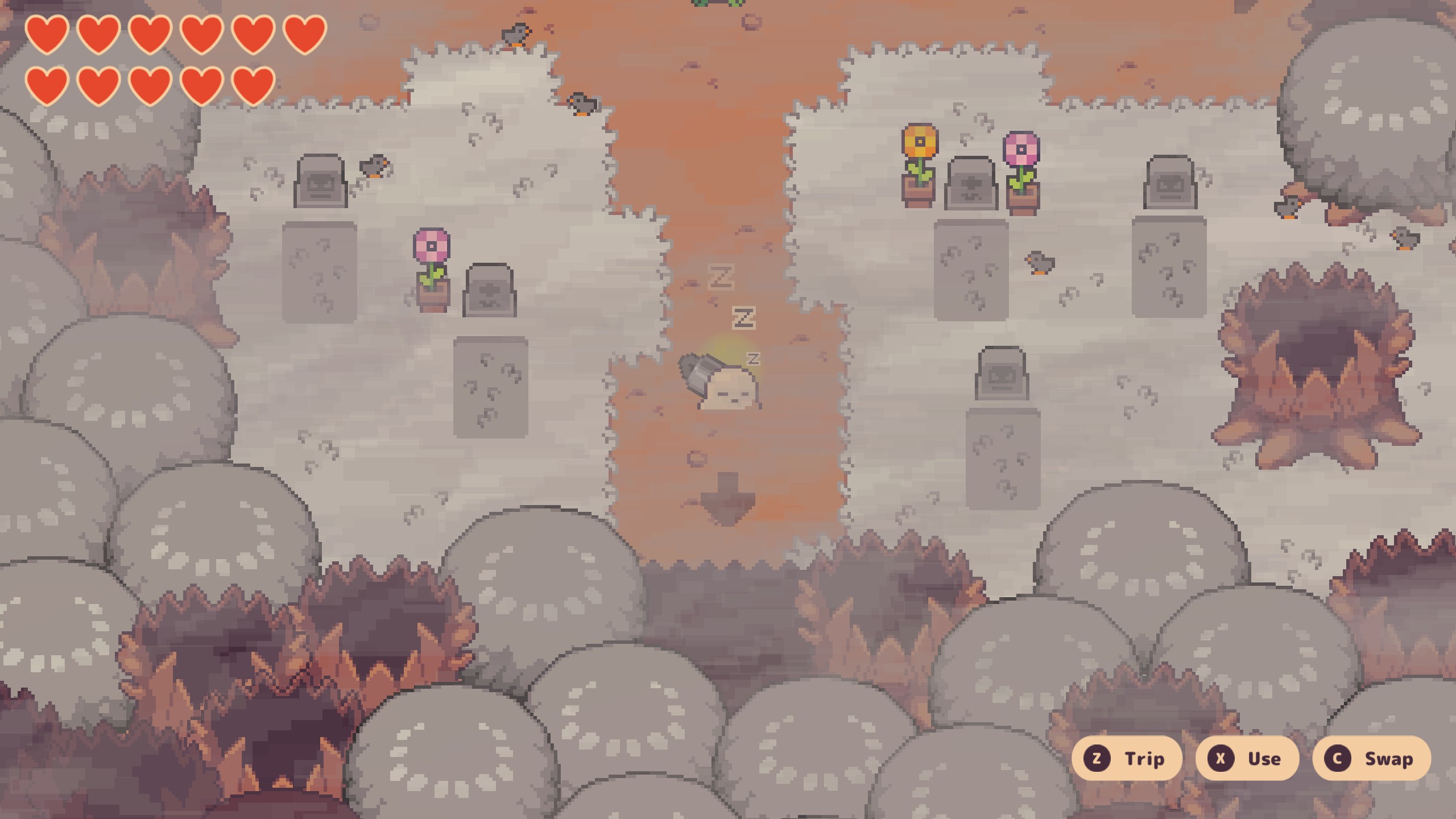
Task: Select the Swap action button
Action: 1371,758
